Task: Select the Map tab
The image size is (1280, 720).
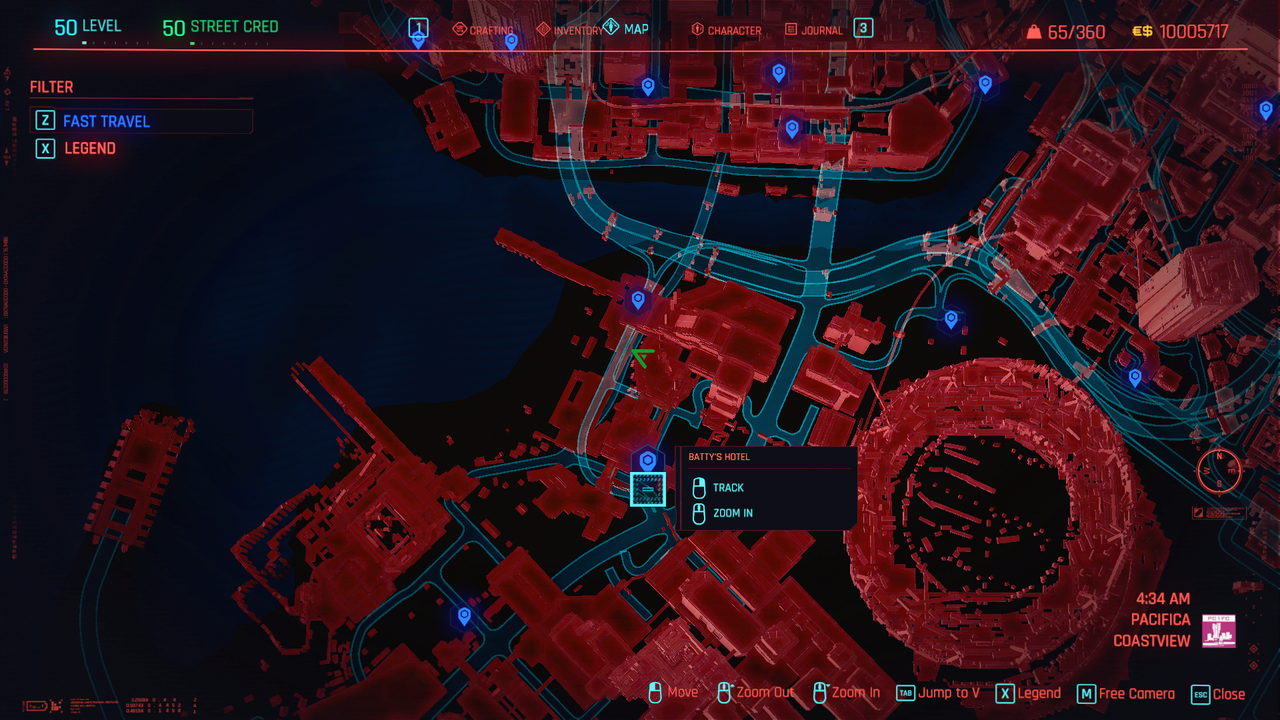Action: coord(626,29)
